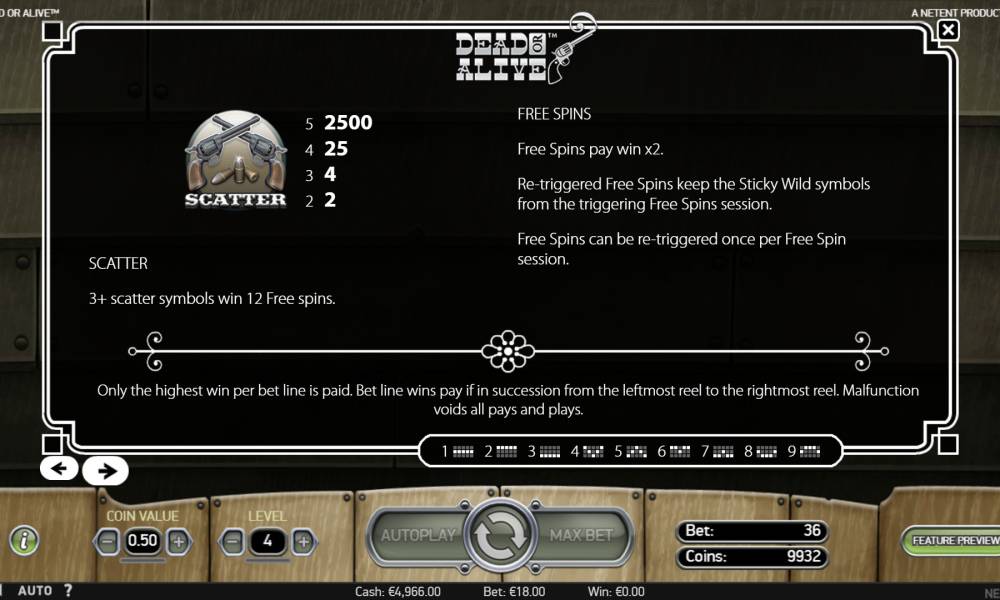
Task: Open help with the question mark
Action: (x=68, y=591)
